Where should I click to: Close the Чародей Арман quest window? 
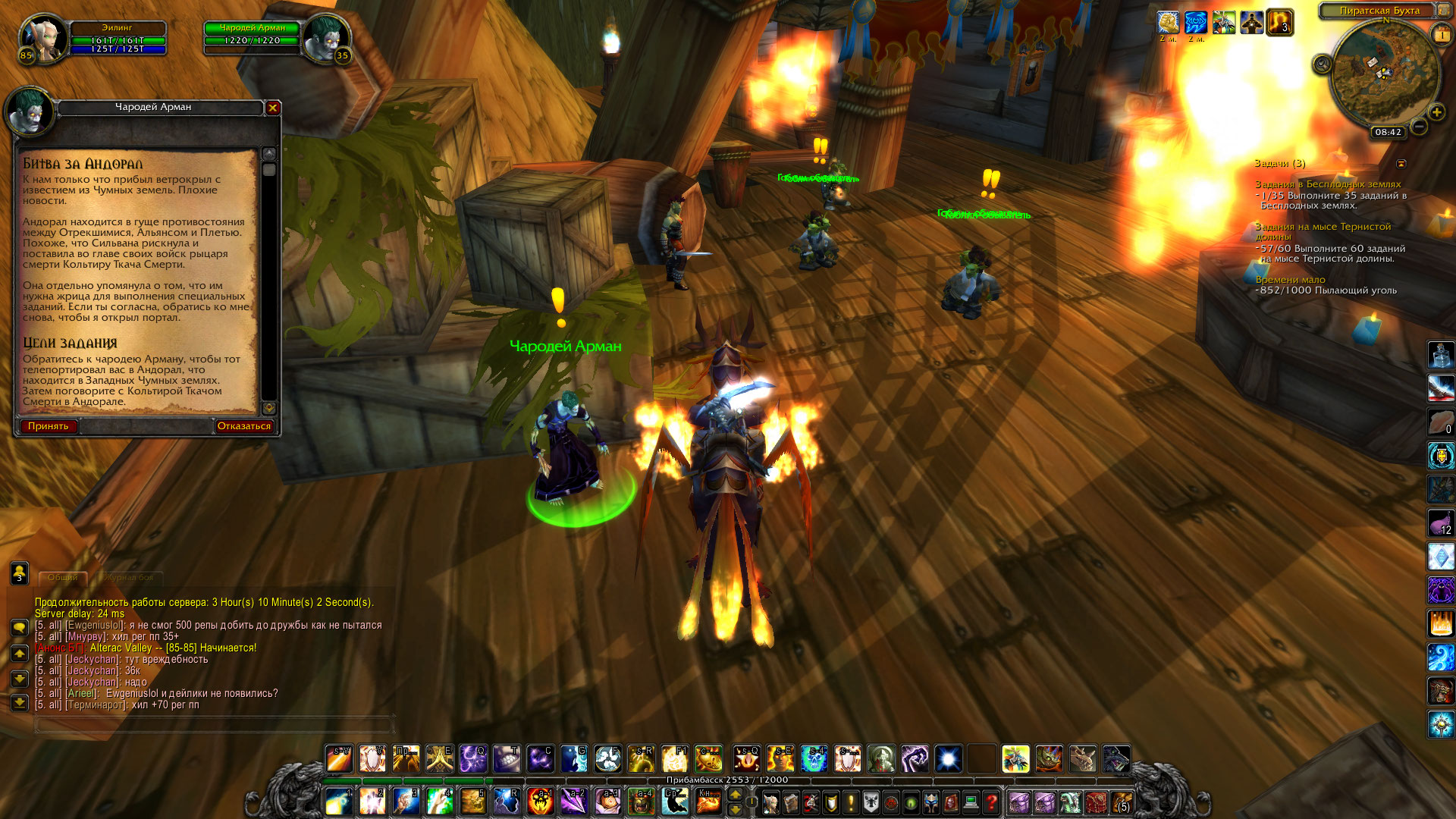coord(273,108)
